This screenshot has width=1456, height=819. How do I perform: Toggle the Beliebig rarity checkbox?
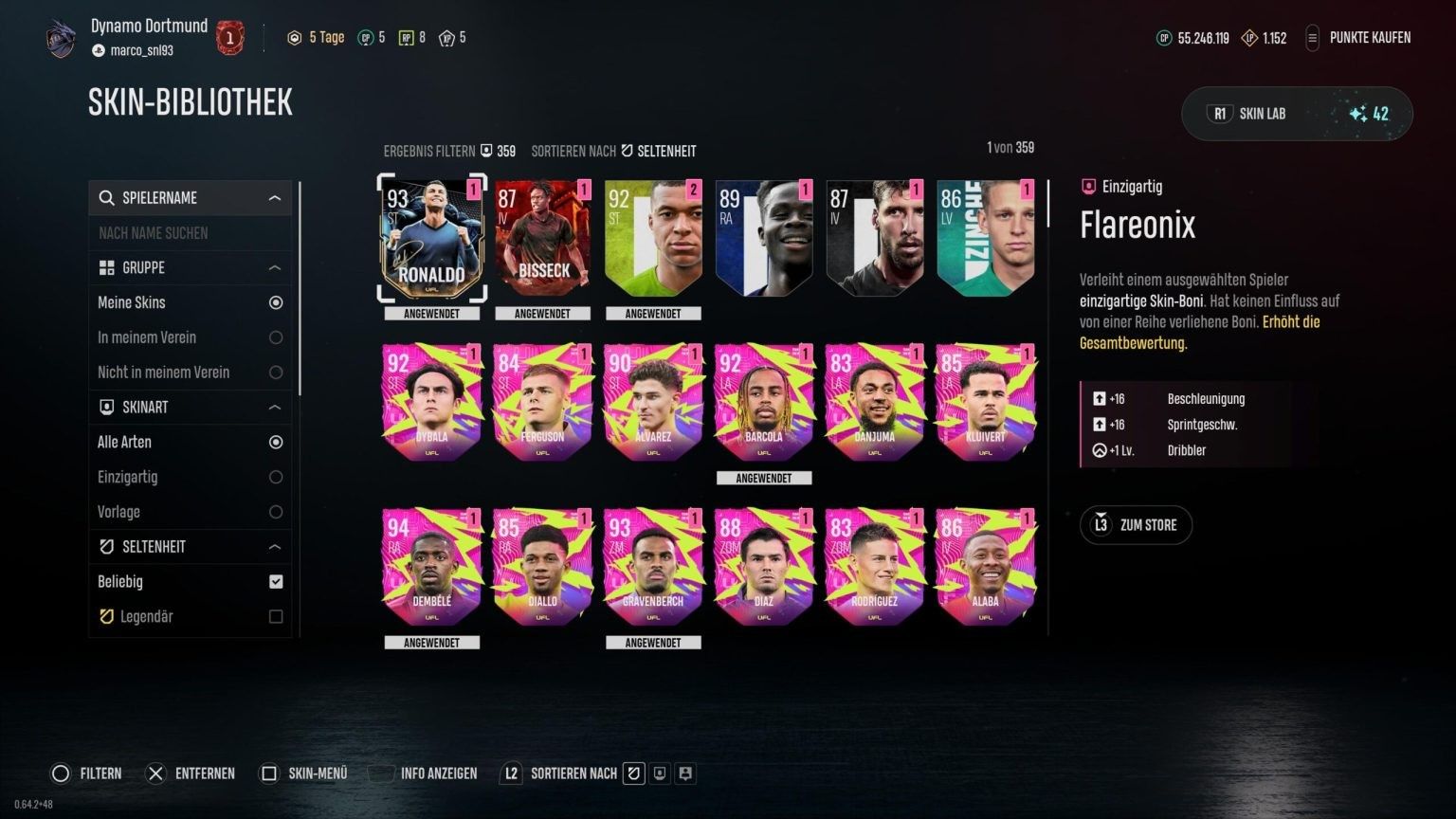pos(276,582)
